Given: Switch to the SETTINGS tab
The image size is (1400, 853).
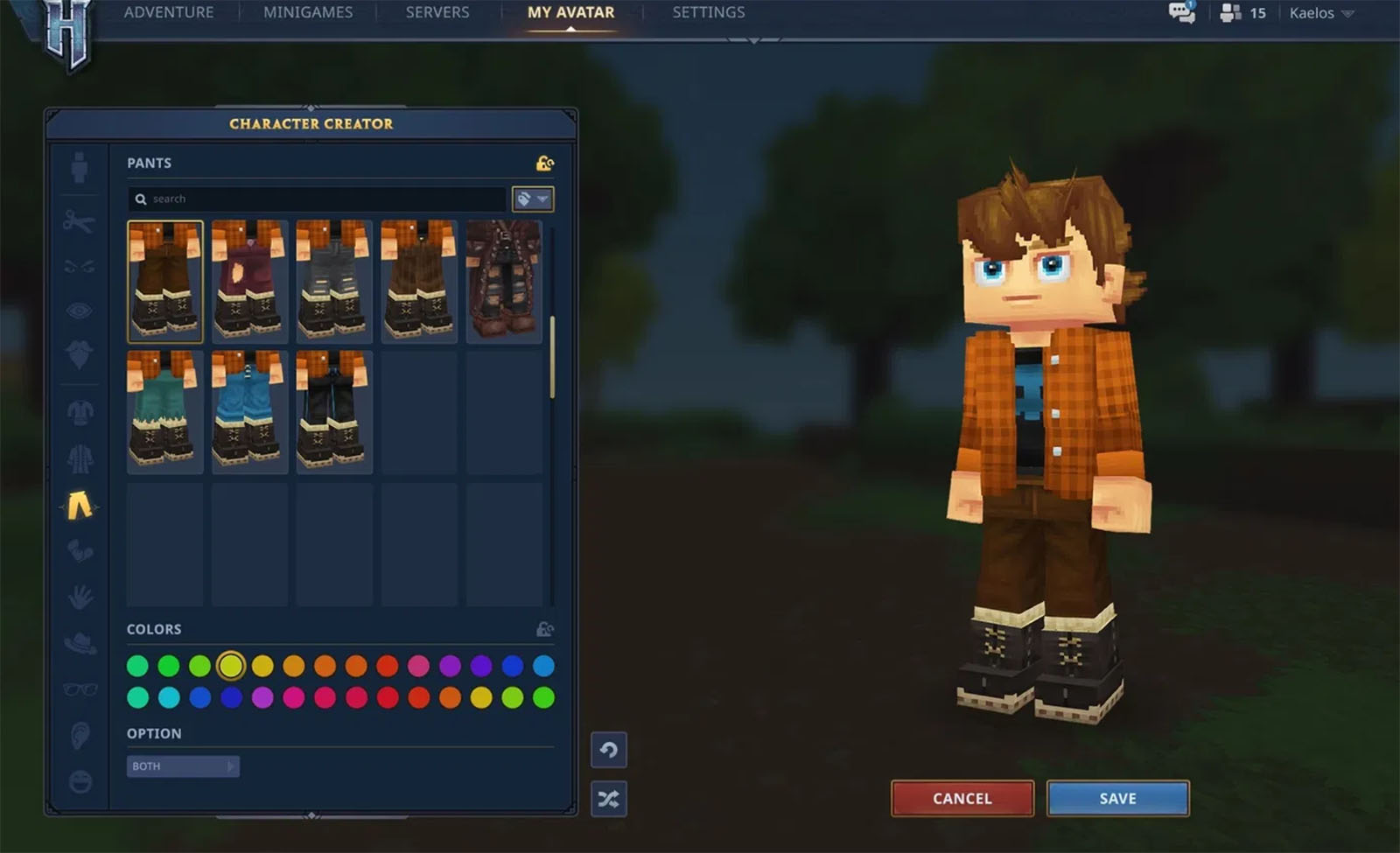Looking at the screenshot, I should [x=708, y=12].
